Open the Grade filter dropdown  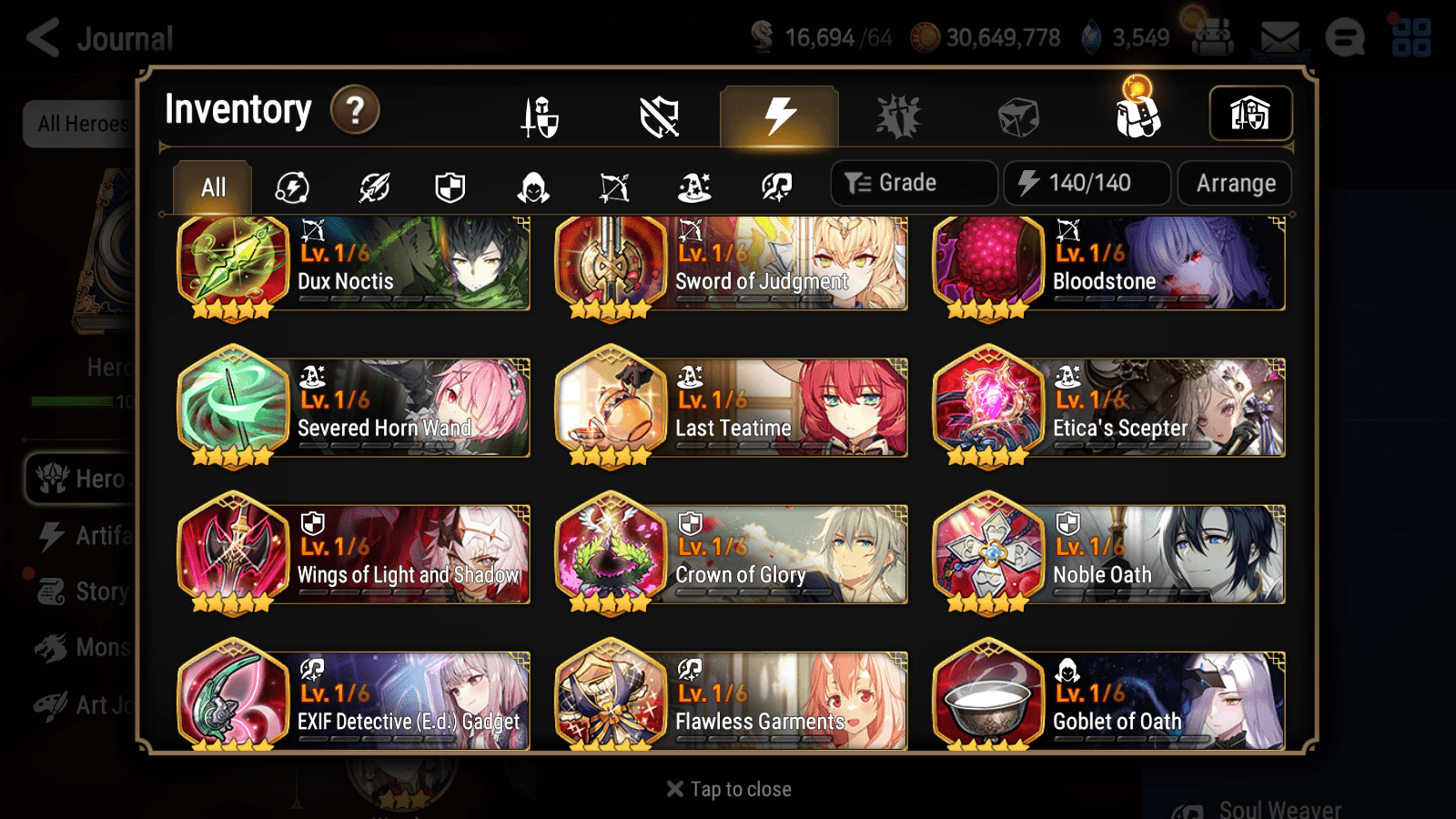(x=913, y=182)
